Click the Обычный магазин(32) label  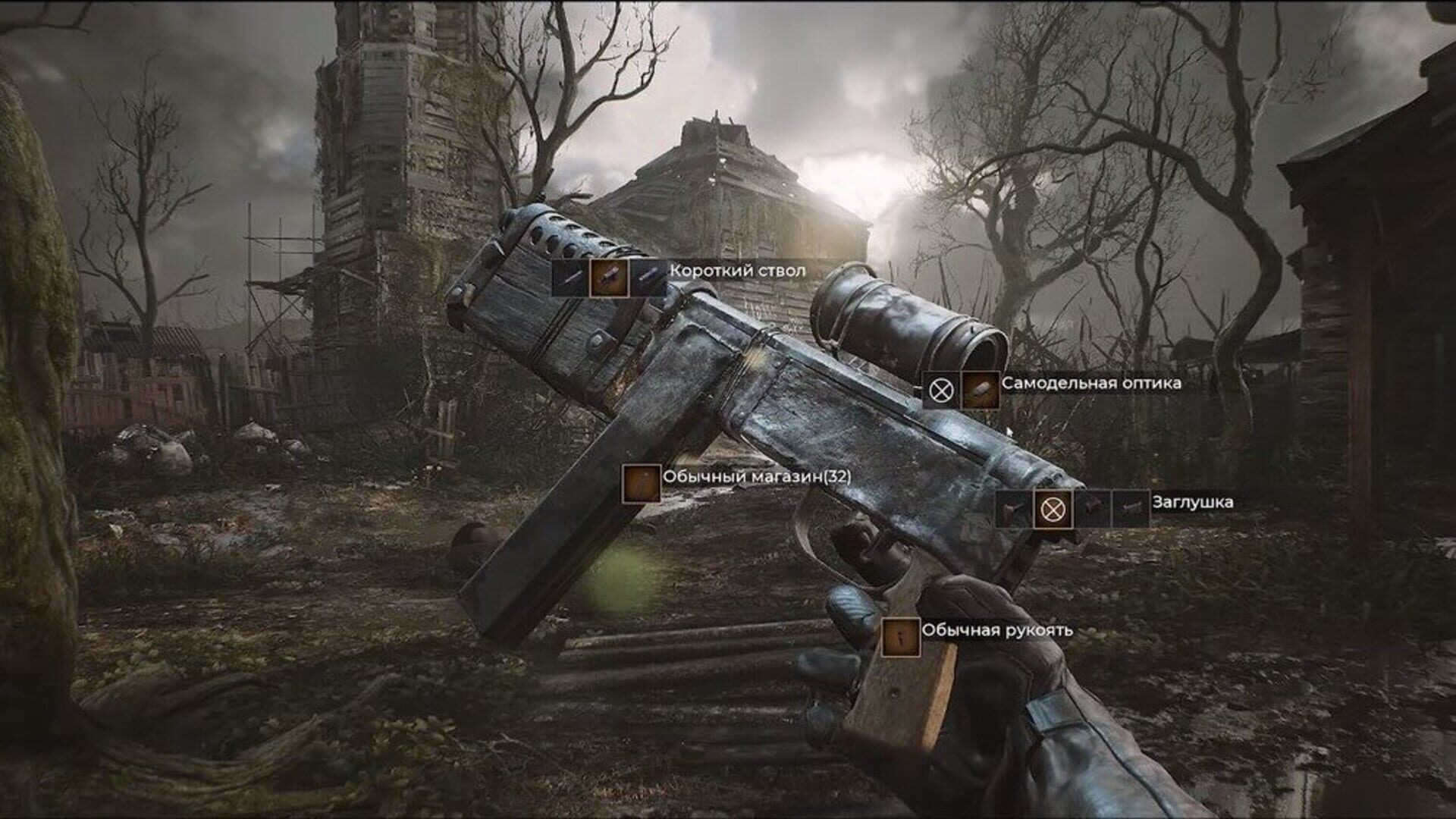coord(758,478)
